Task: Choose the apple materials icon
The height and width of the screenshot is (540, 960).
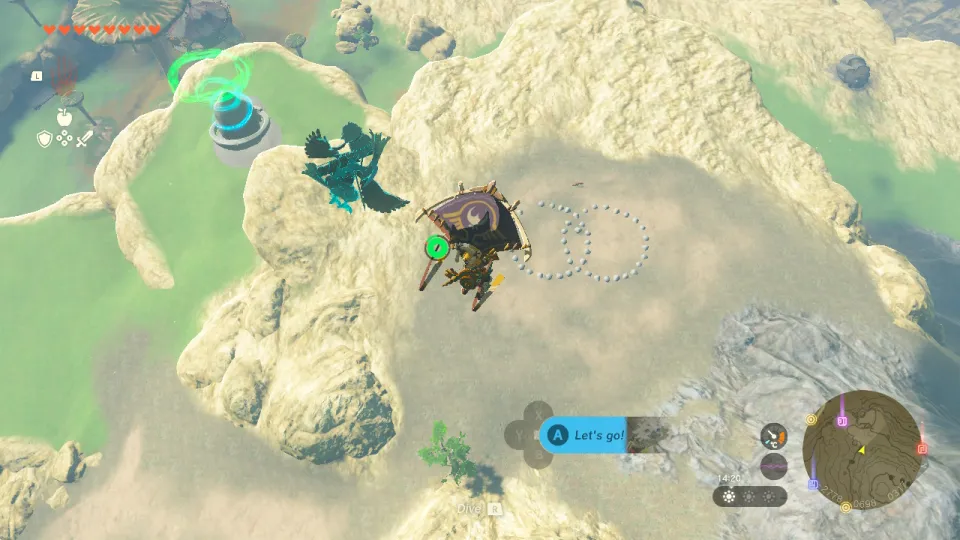Action: 64,118
